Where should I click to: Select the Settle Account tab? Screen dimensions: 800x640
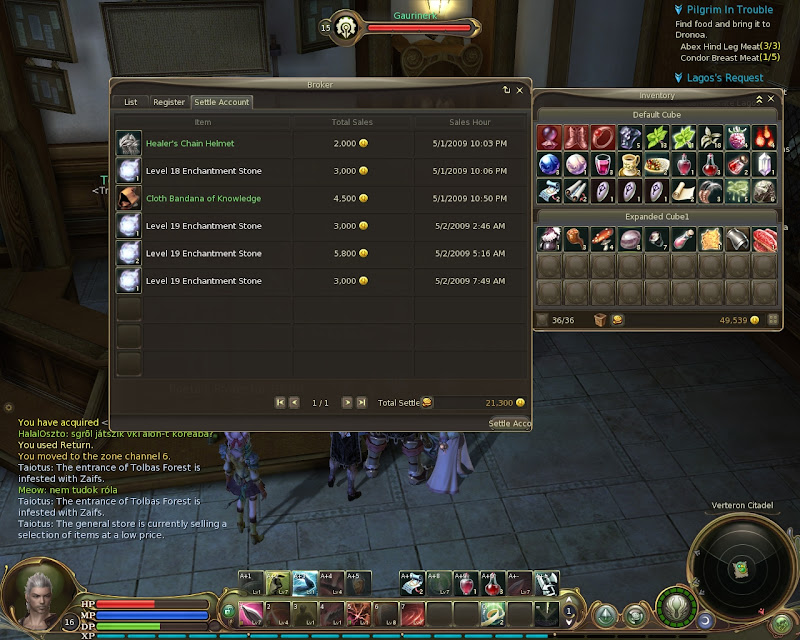tap(222, 102)
